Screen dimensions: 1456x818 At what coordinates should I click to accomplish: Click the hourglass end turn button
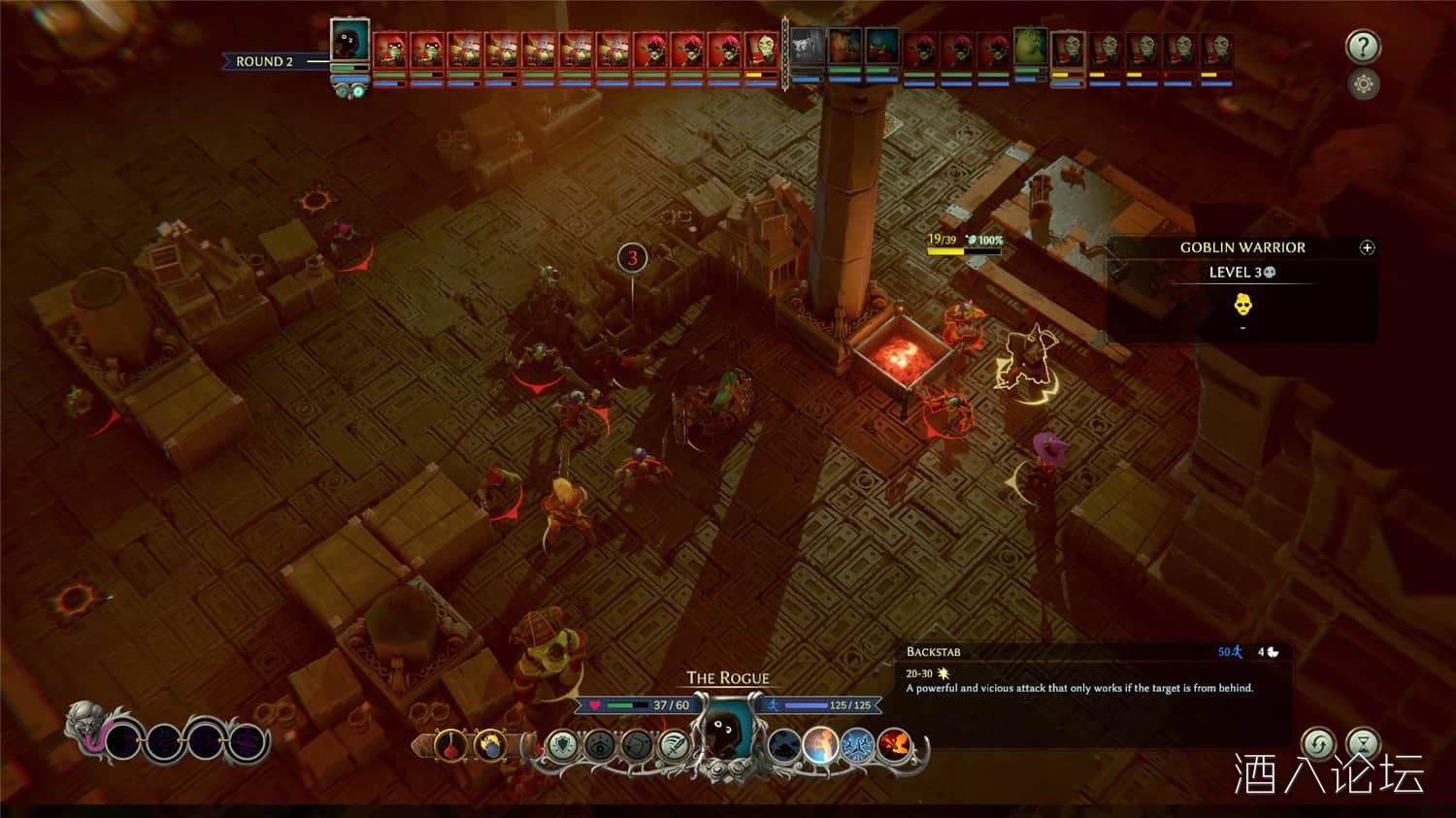point(1364,744)
